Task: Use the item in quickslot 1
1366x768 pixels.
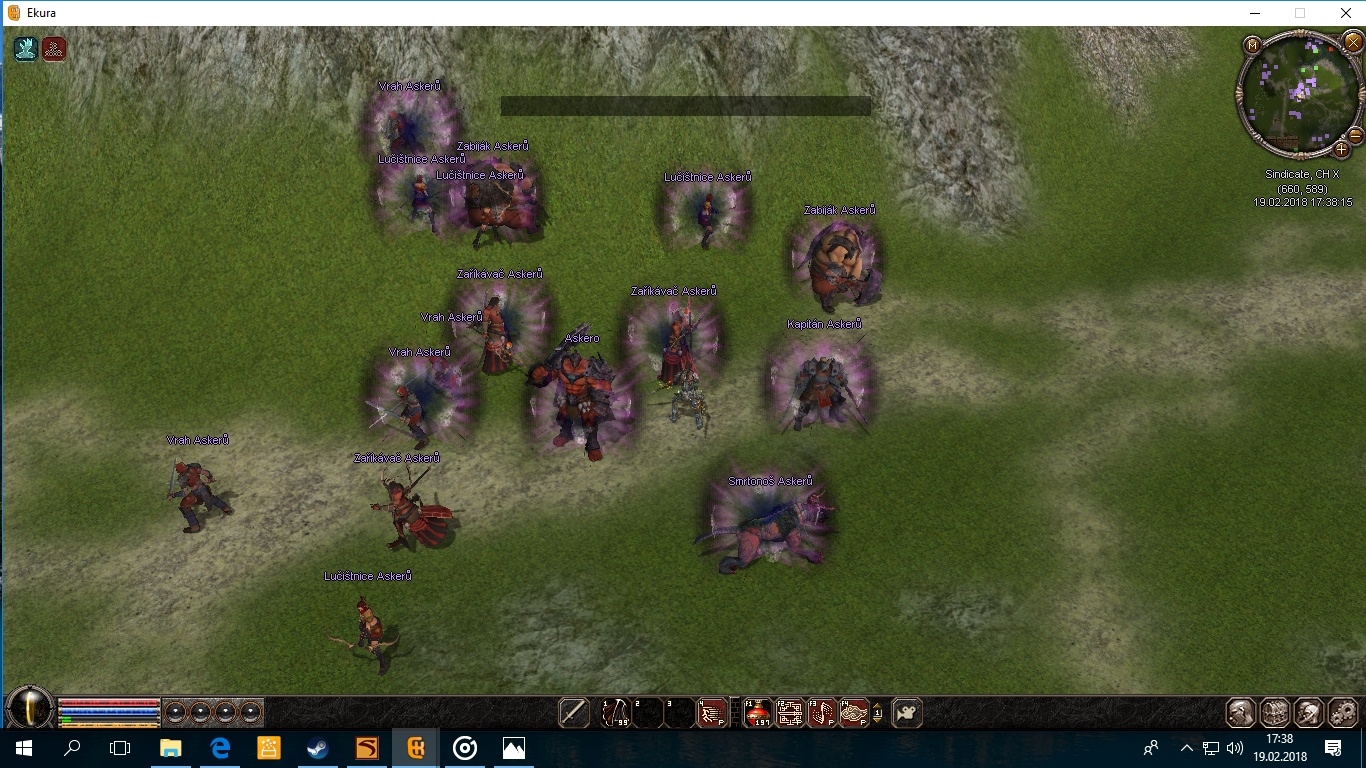Action: point(615,713)
